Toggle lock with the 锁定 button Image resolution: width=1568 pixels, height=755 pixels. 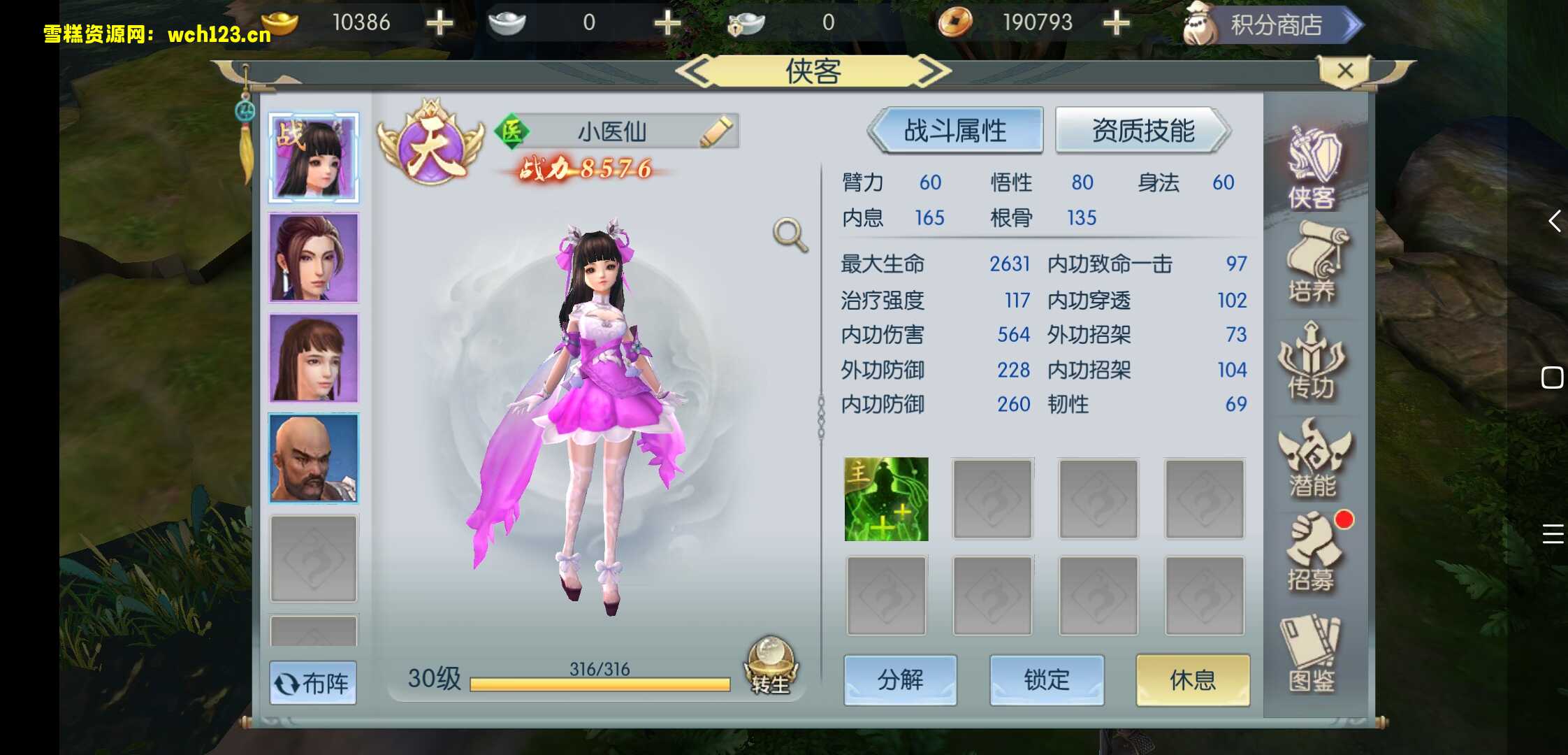1047,679
